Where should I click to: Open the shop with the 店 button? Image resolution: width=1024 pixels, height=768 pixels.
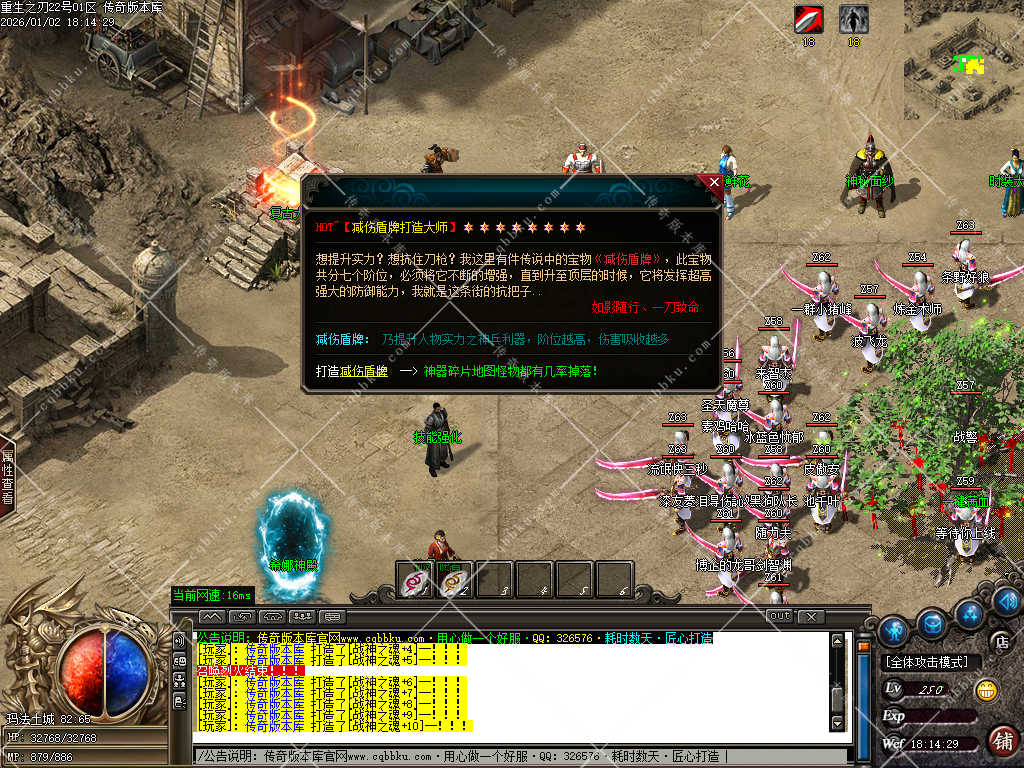[999, 642]
